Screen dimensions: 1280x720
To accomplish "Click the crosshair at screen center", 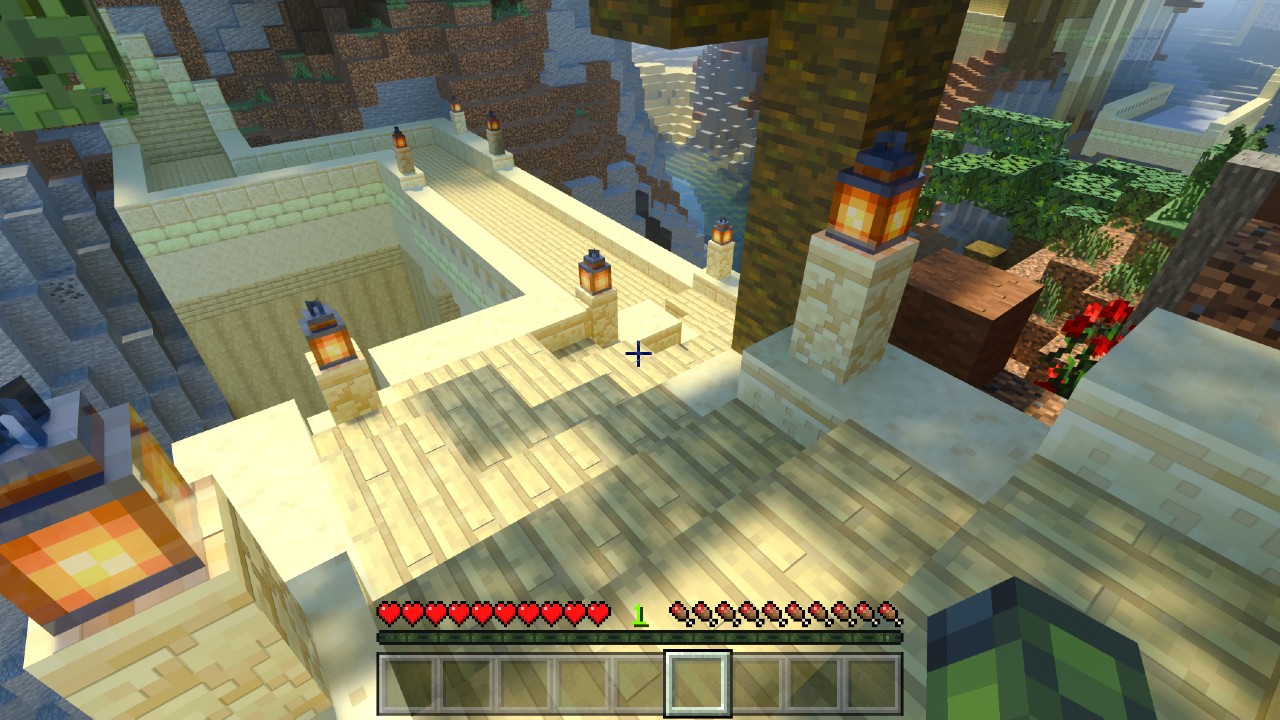I will click(639, 354).
